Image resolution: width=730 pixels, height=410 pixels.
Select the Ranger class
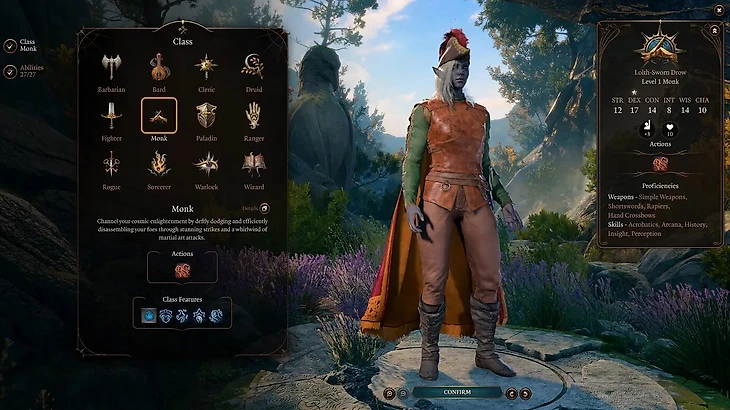coord(253,116)
